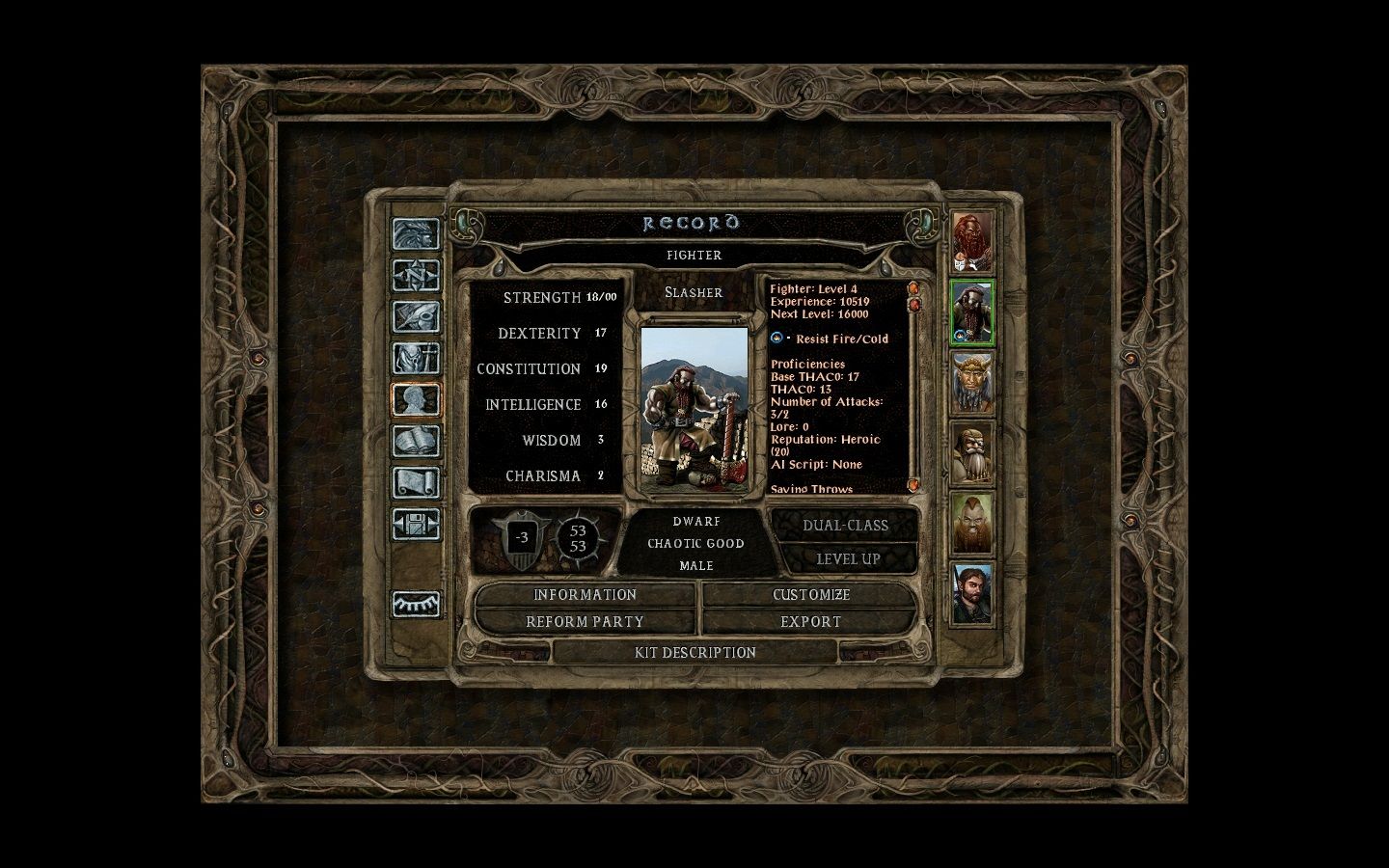
Task: Choose the Dual-Class option
Action: pyautogui.click(x=846, y=526)
